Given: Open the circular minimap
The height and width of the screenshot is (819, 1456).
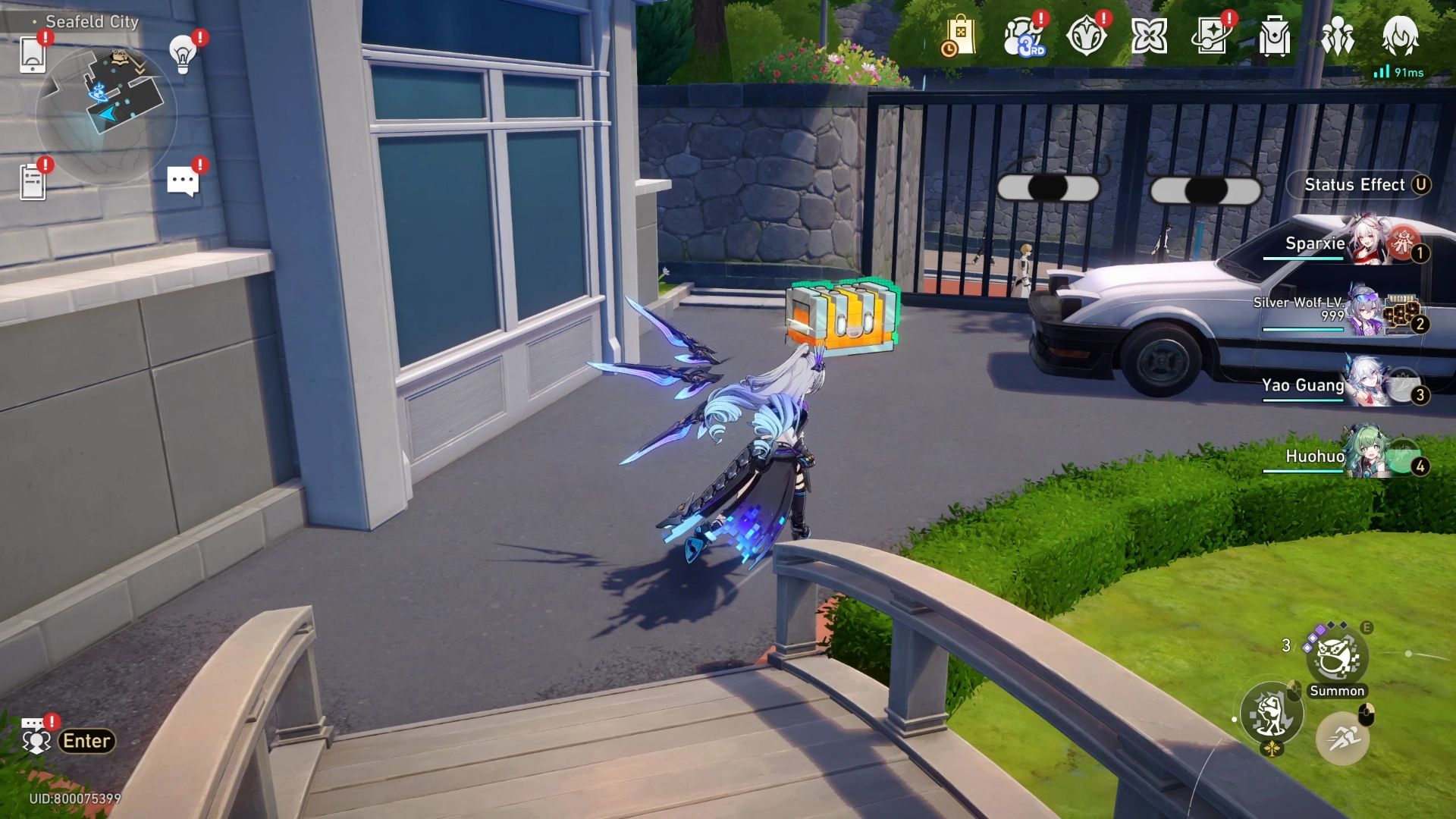Looking at the screenshot, I should pos(106,114).
